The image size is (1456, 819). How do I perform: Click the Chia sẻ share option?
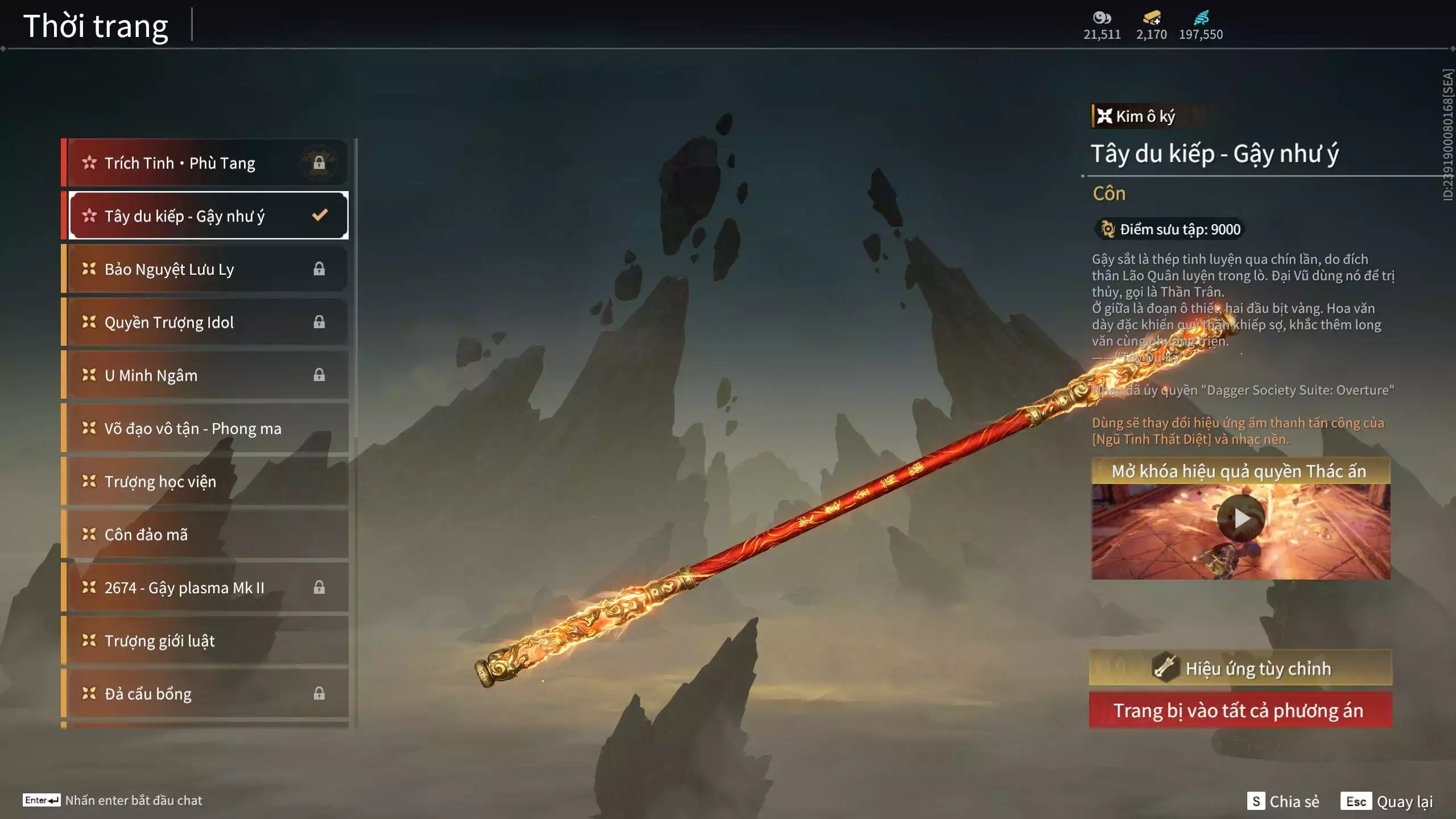pyautogui.click(x=1284, y=801)
